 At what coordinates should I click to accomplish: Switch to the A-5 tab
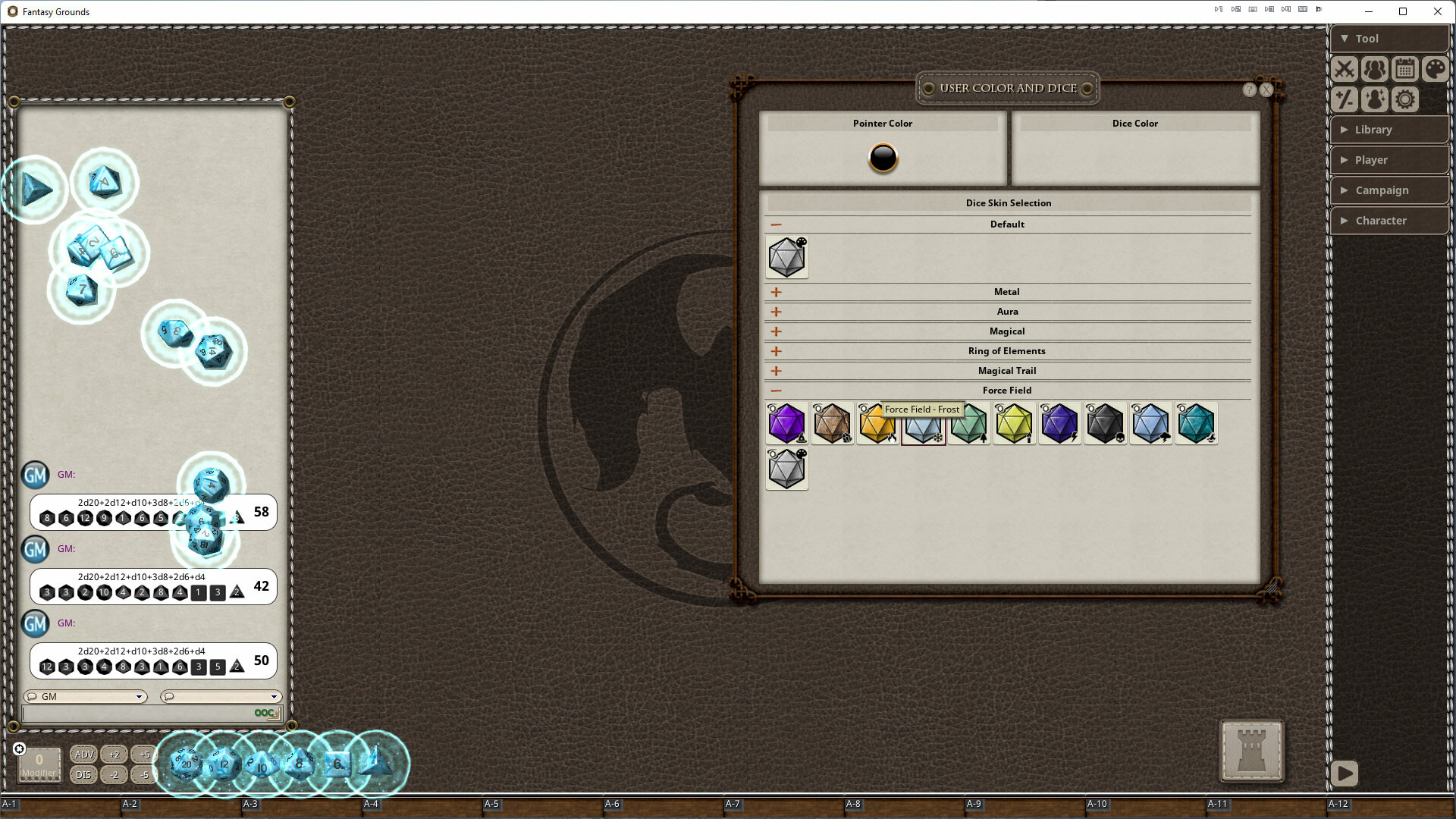pos(491,804)
